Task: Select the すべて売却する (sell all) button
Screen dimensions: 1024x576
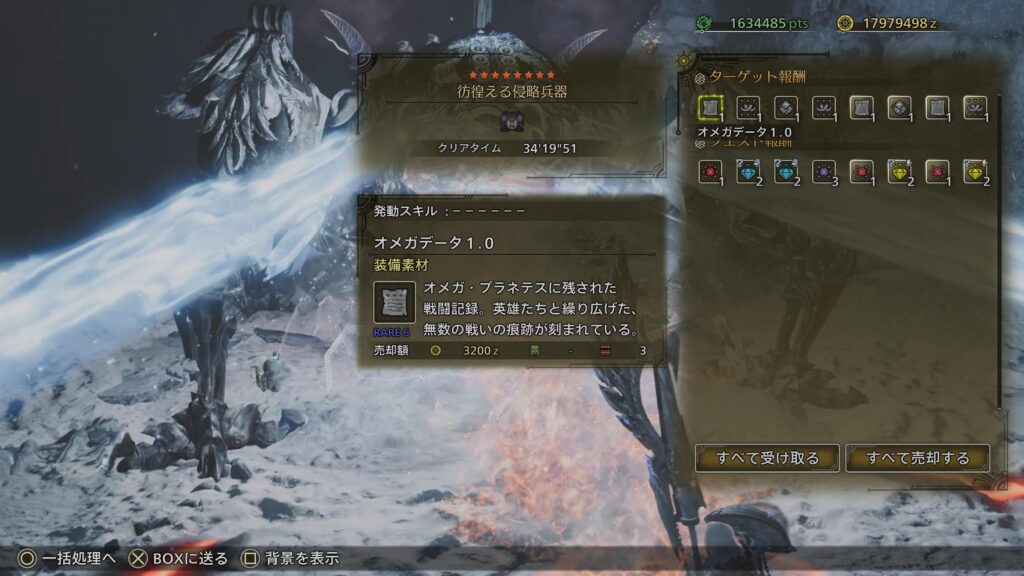Action: [x=918, y=458]
